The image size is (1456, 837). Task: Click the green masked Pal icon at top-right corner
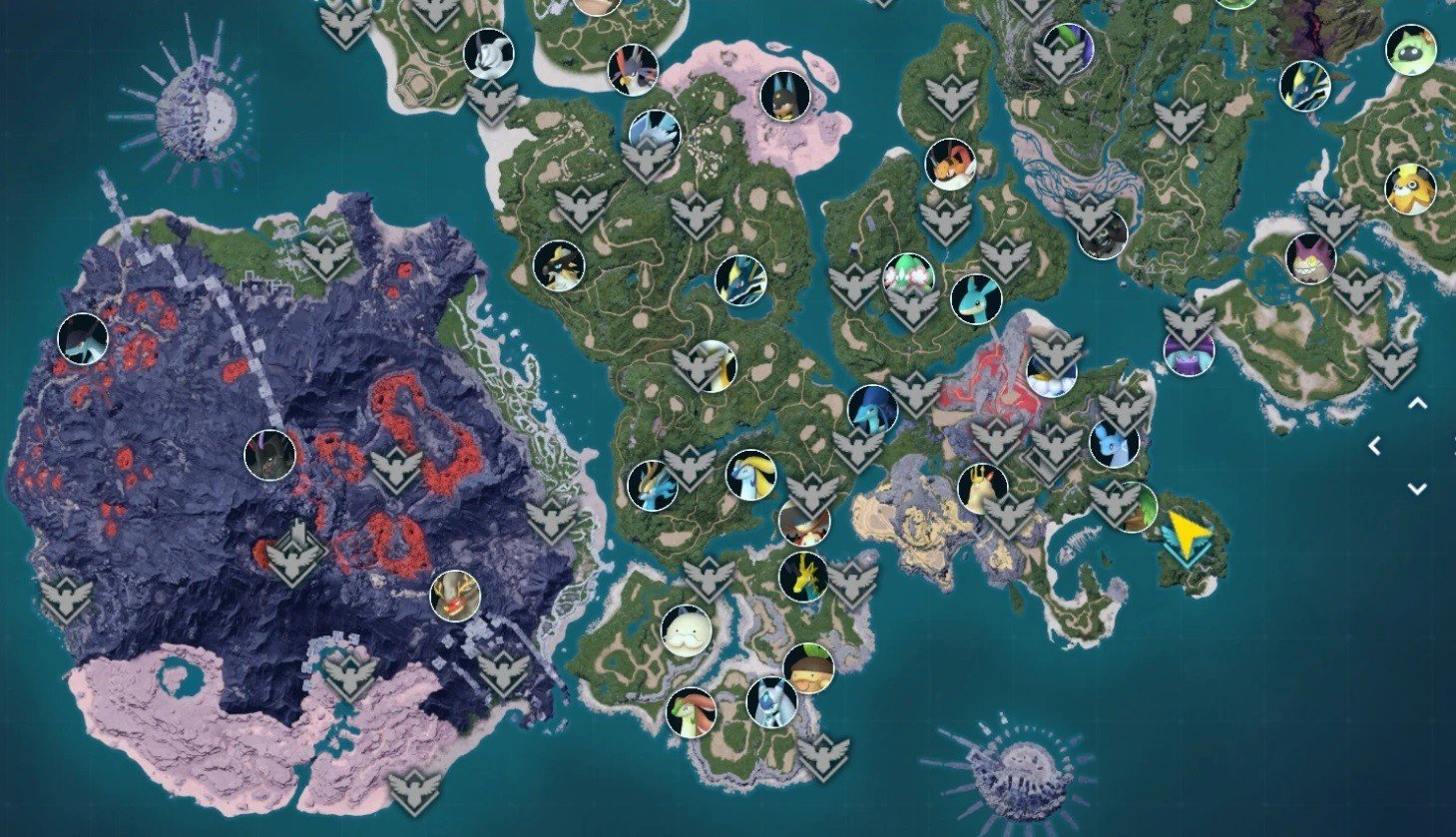[x=1410, y=48]
